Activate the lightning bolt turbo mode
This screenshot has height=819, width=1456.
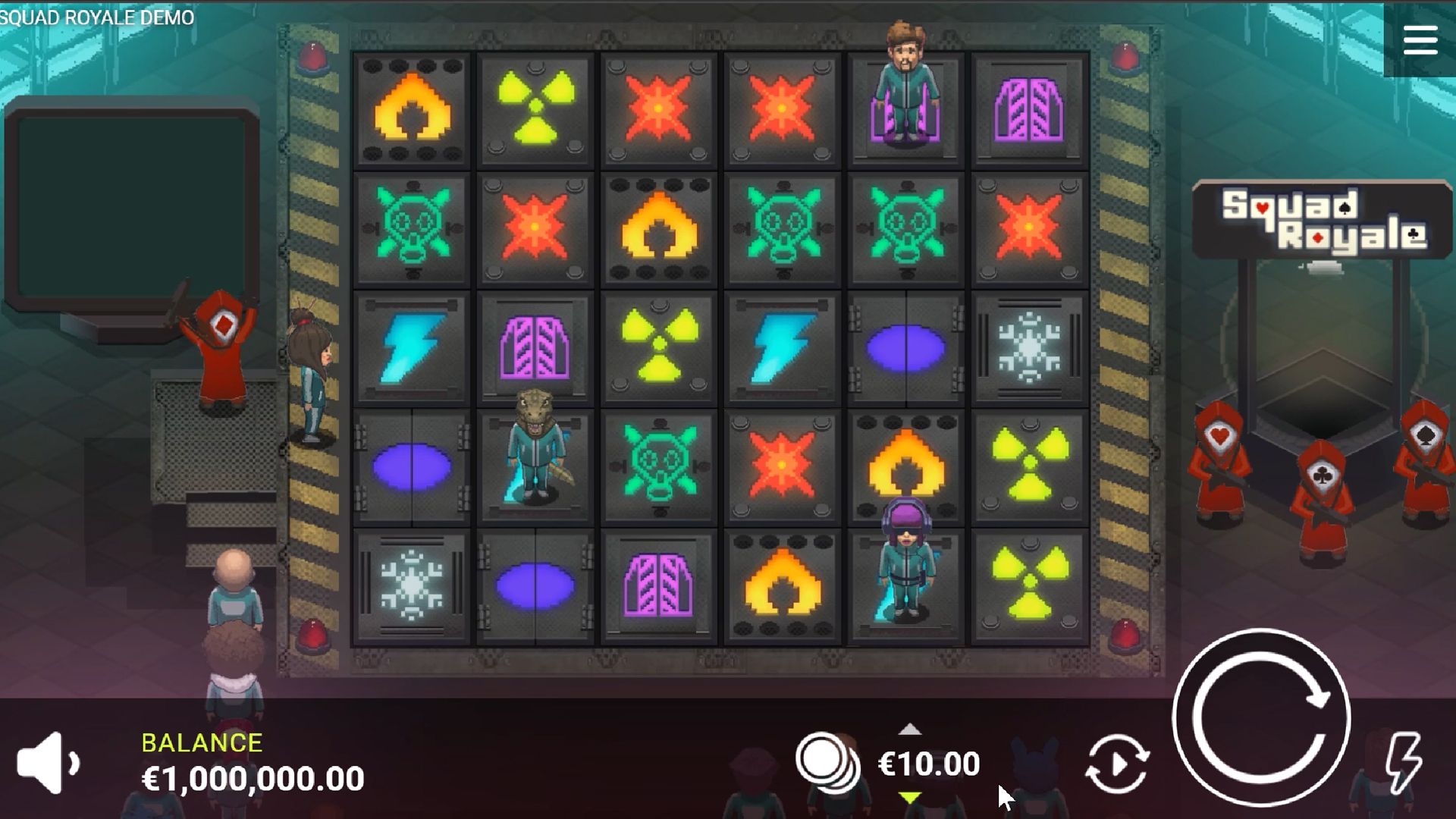(1404, 762)
